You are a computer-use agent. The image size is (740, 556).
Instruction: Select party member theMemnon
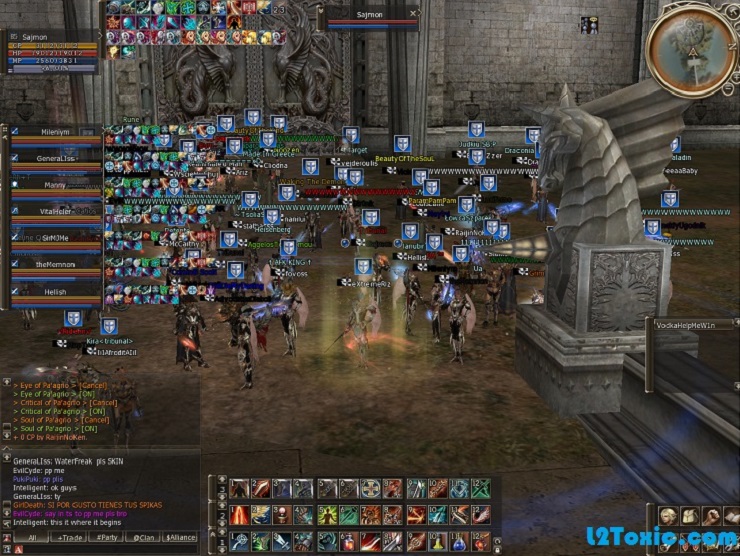(x=56, y=264)
